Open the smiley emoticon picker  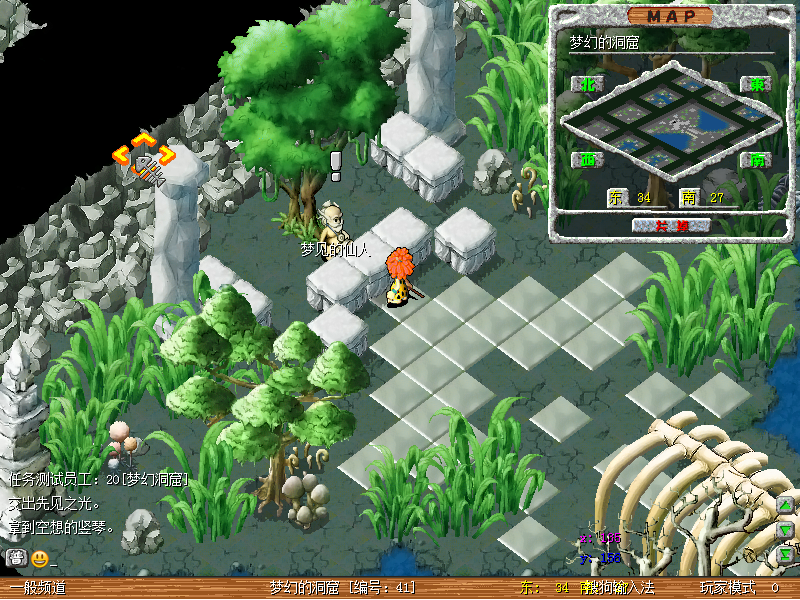(x=39, y=558)
